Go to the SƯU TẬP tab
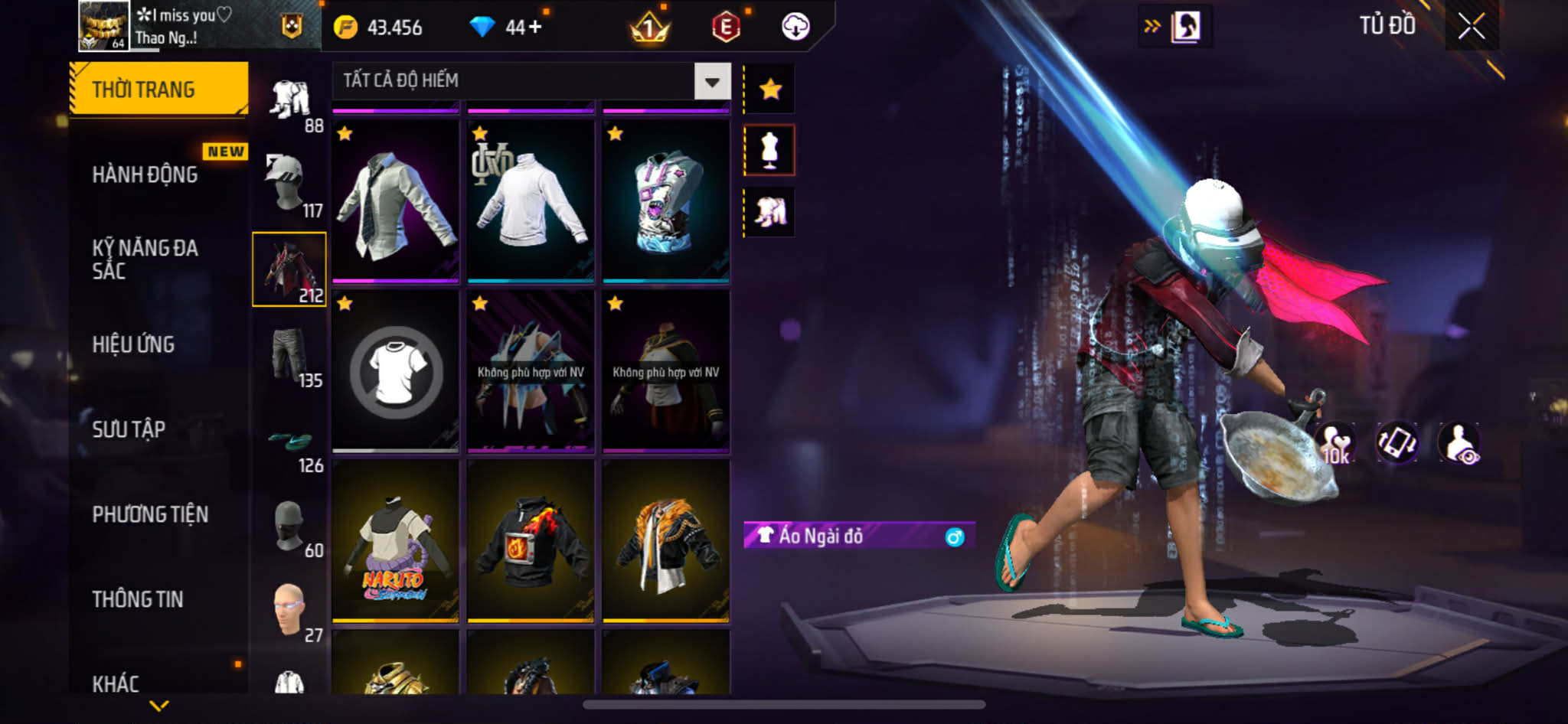Image resolution: width=1568 pixels, height=724 pixels. coord(129,429)
